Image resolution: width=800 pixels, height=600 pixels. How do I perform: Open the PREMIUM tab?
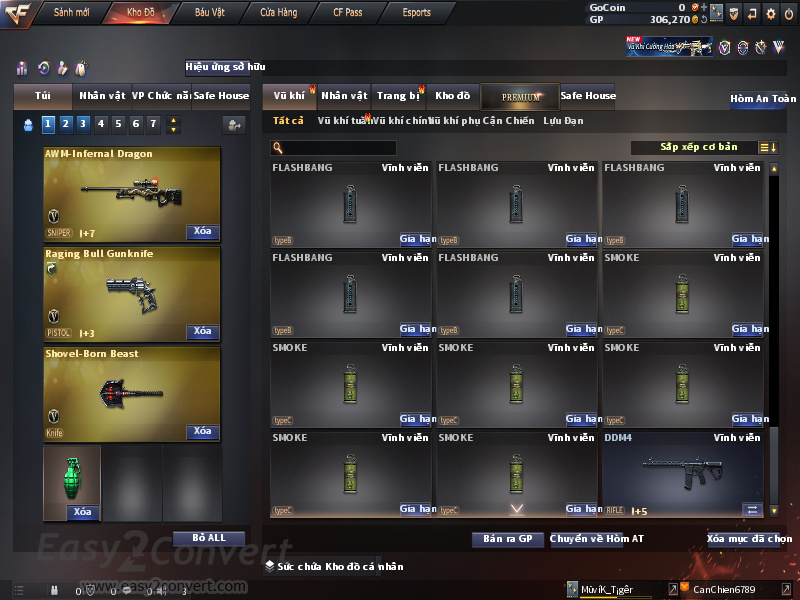520,96
